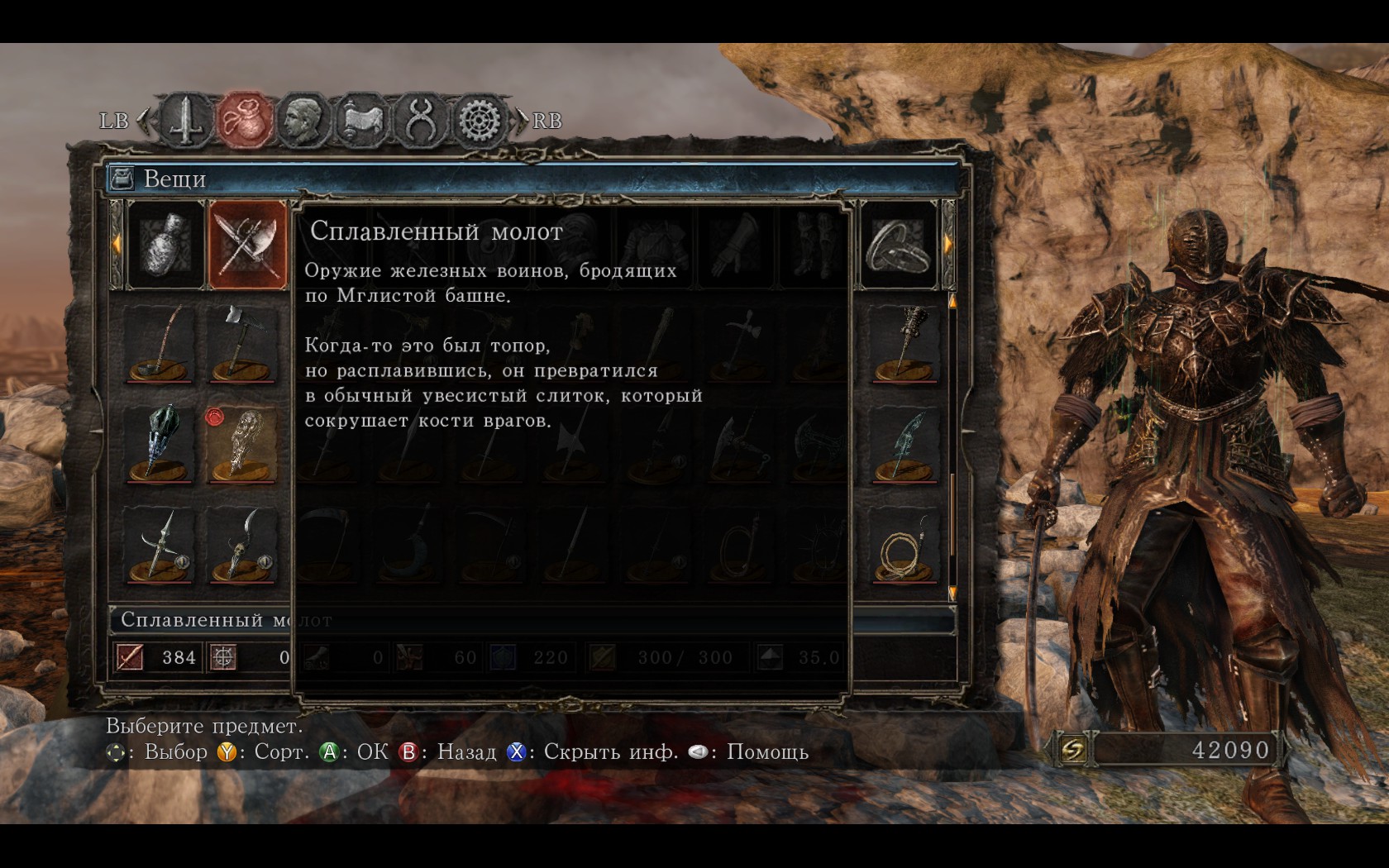Pick the green-headed mace weapon slot
The height and width of the screenshot is (868, 1389).
160,444
